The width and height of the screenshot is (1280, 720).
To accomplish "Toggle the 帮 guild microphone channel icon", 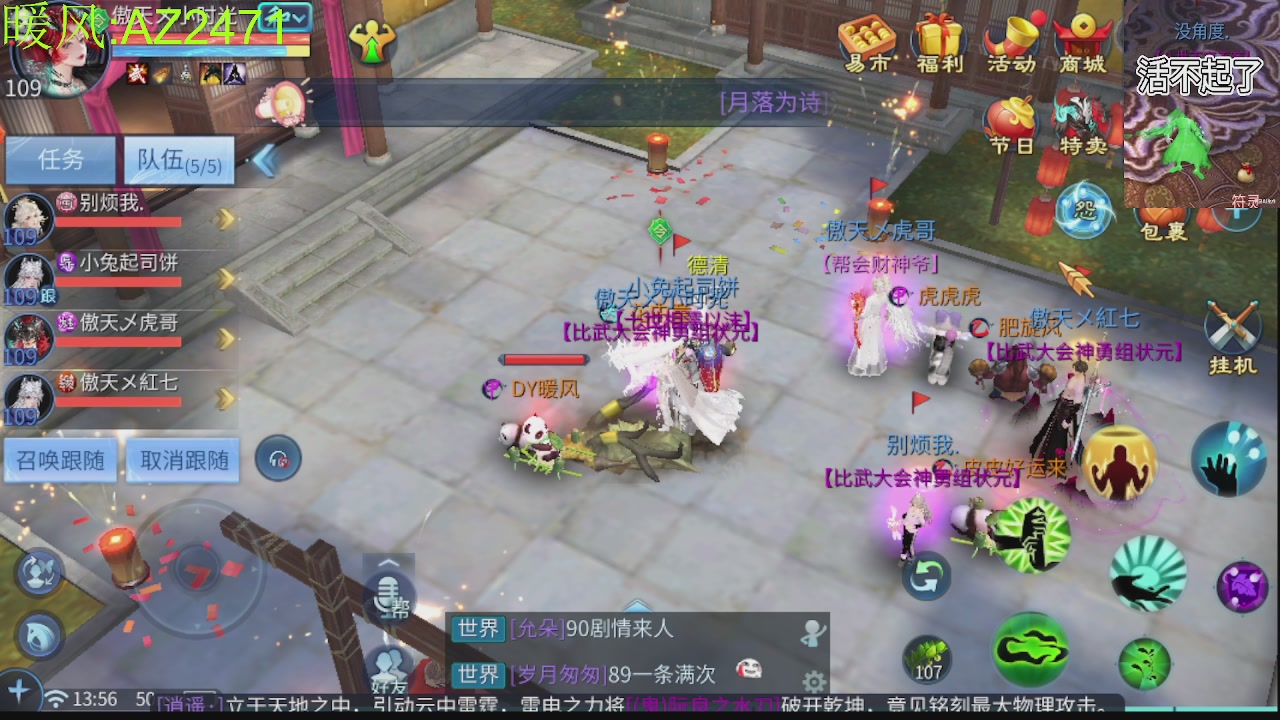I will 388,595.
